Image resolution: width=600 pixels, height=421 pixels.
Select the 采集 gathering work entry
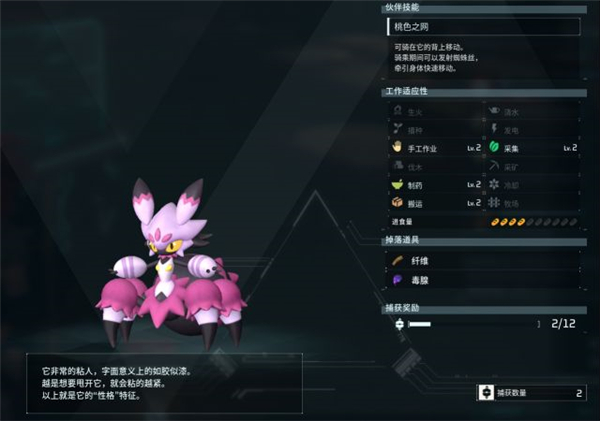pyautogui.click(x=532, y=147)
